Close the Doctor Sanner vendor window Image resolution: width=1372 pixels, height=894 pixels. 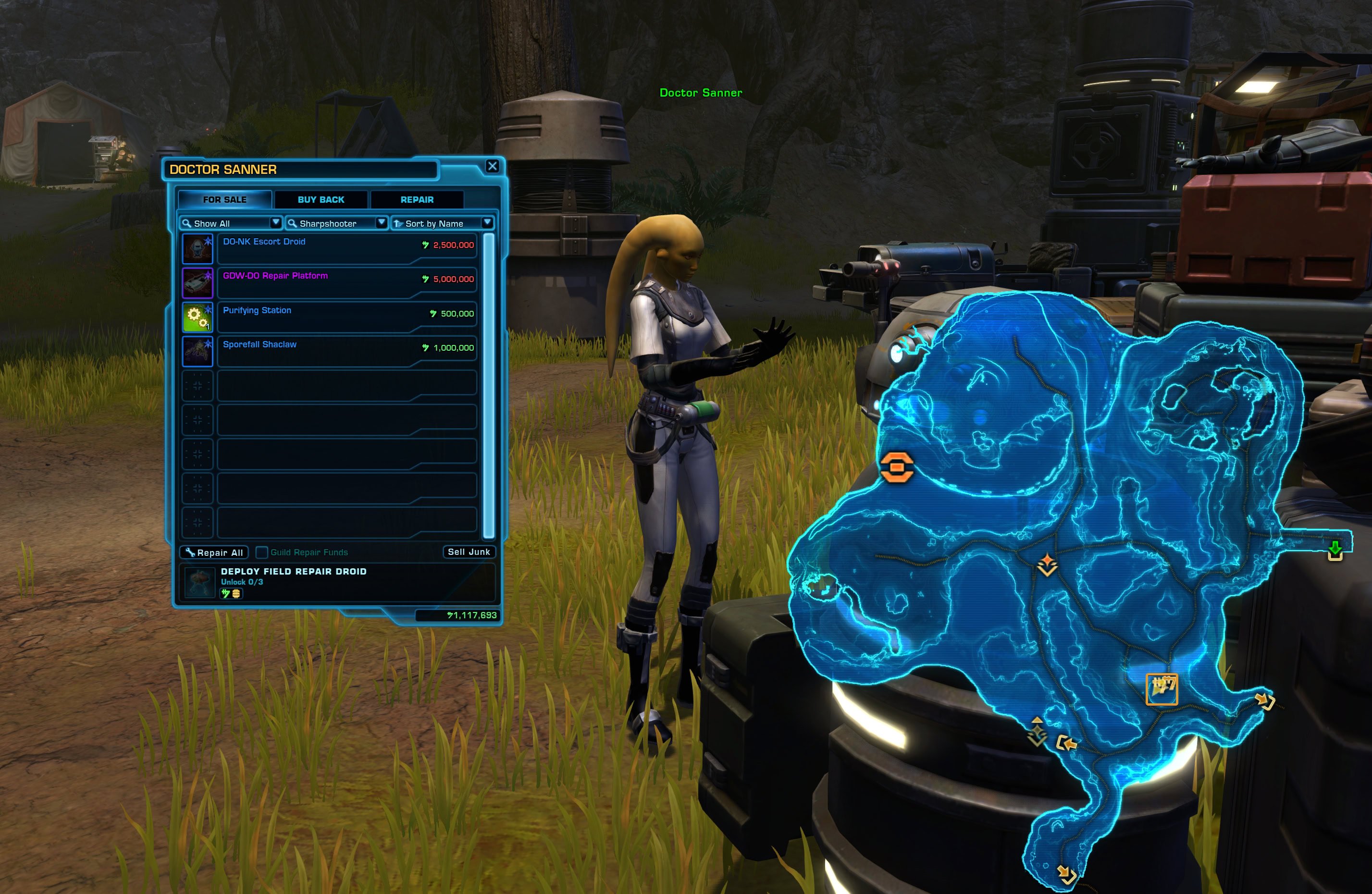(x=492, y=167)
